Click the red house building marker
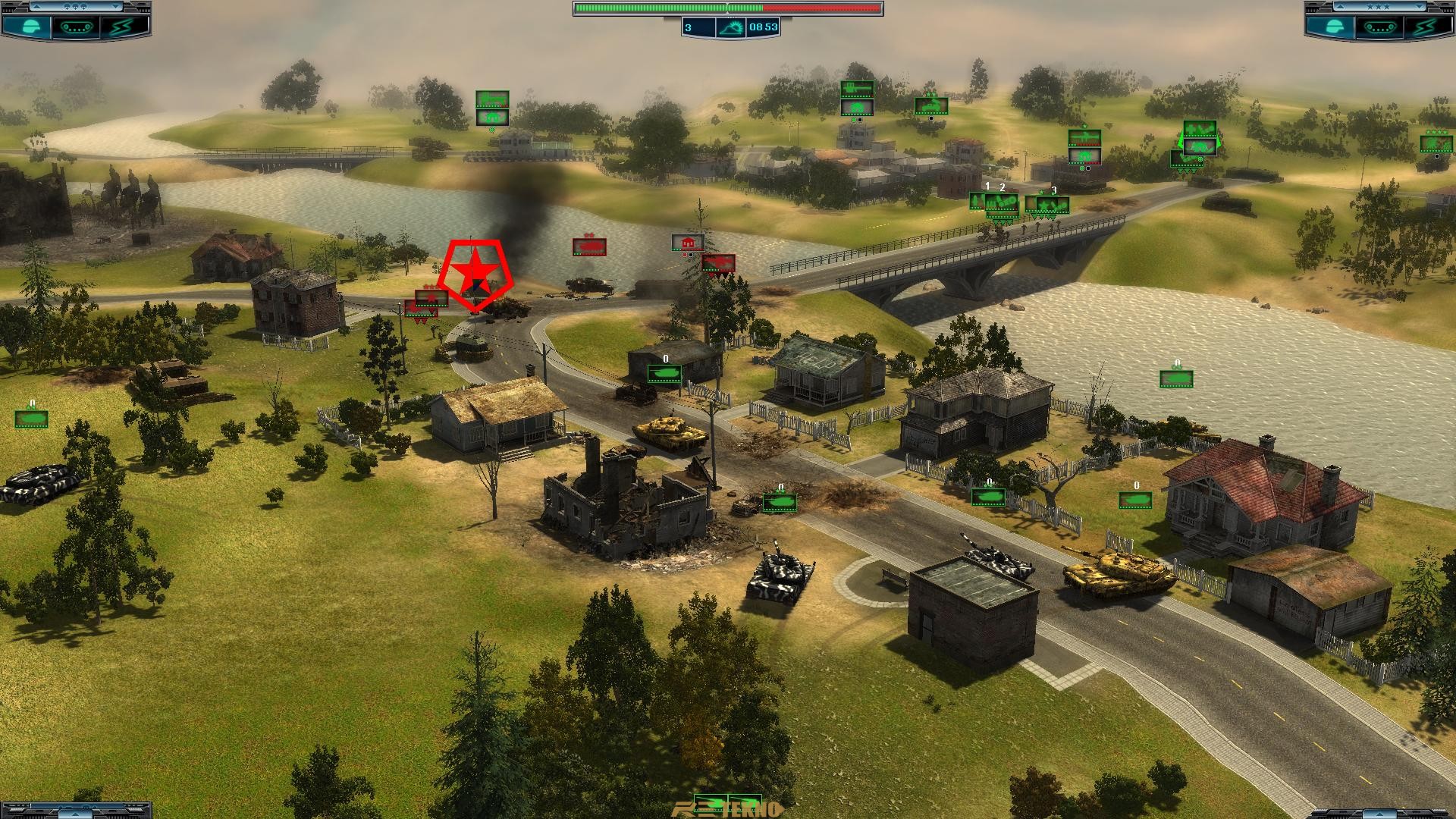The image size is (1456, 819). 687,243
